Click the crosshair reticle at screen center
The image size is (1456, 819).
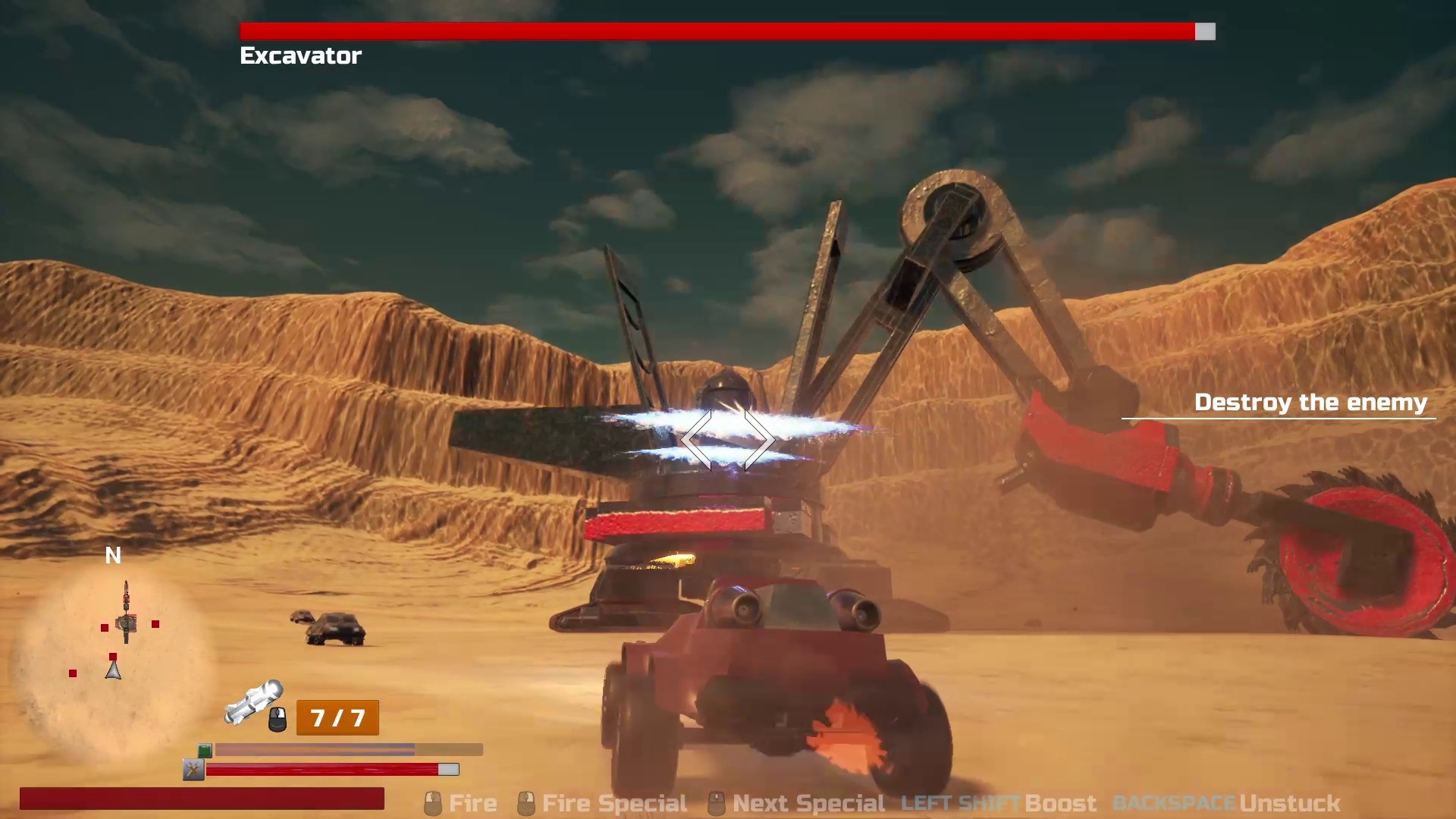tap(728, 440)
